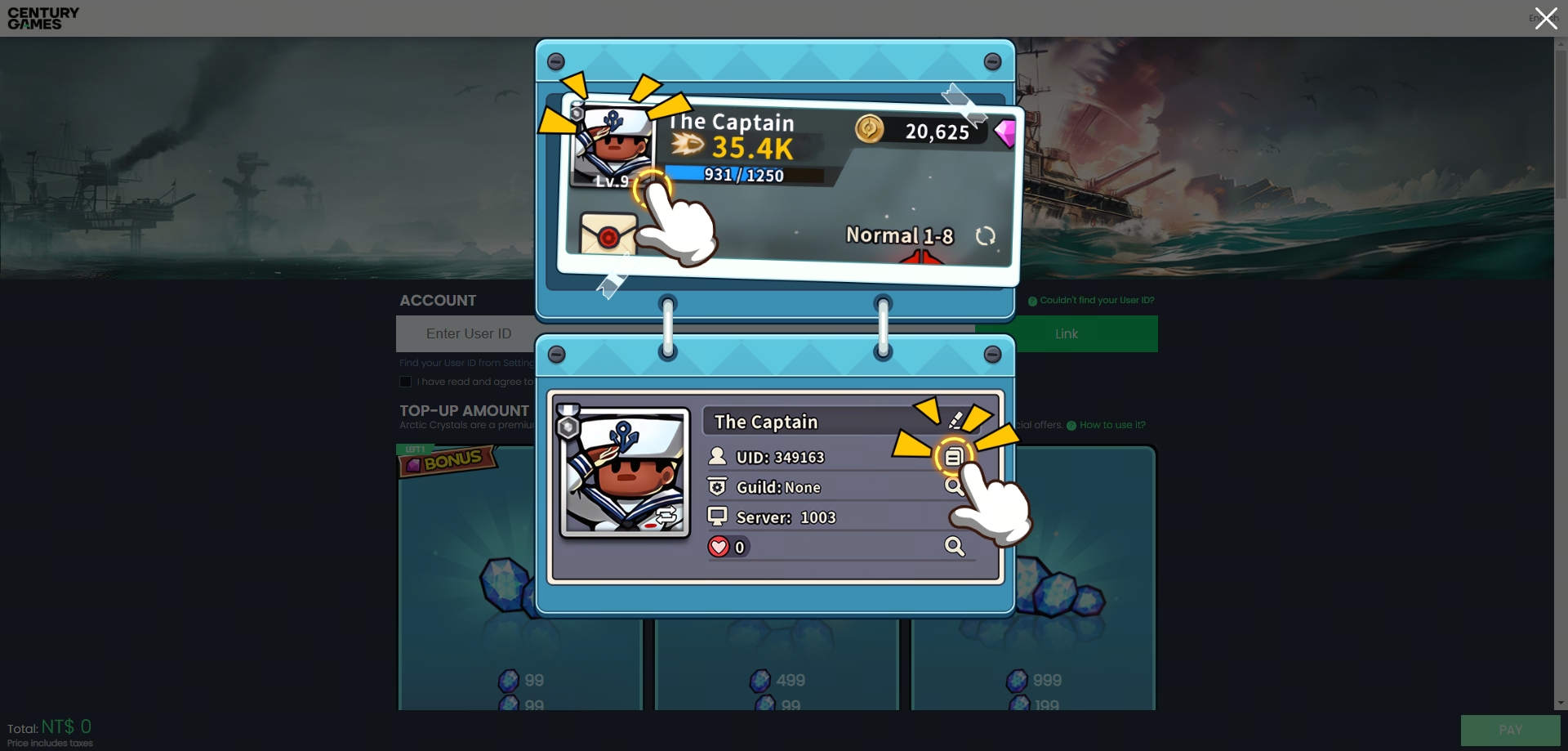Tick the "I have read and agree" checkbox
This screenshot has height=751, width=1568.
[405, 382]
